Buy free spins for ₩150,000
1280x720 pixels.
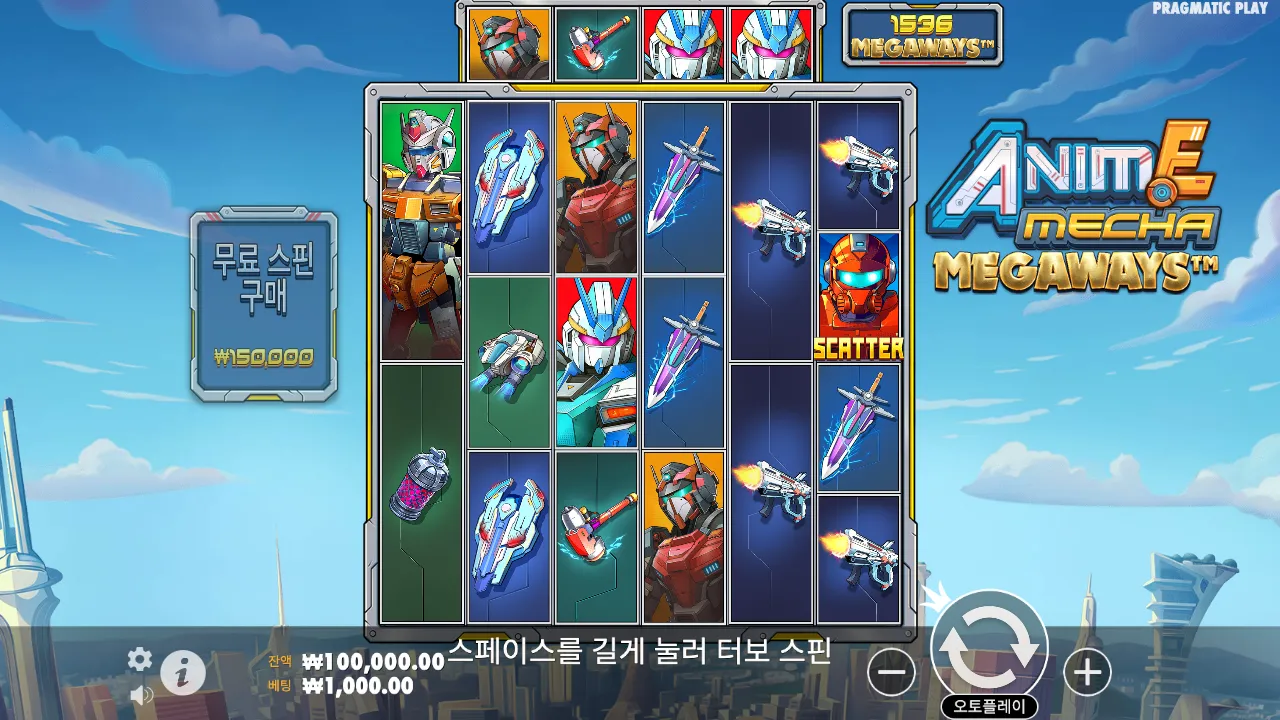tap(262, 300)
